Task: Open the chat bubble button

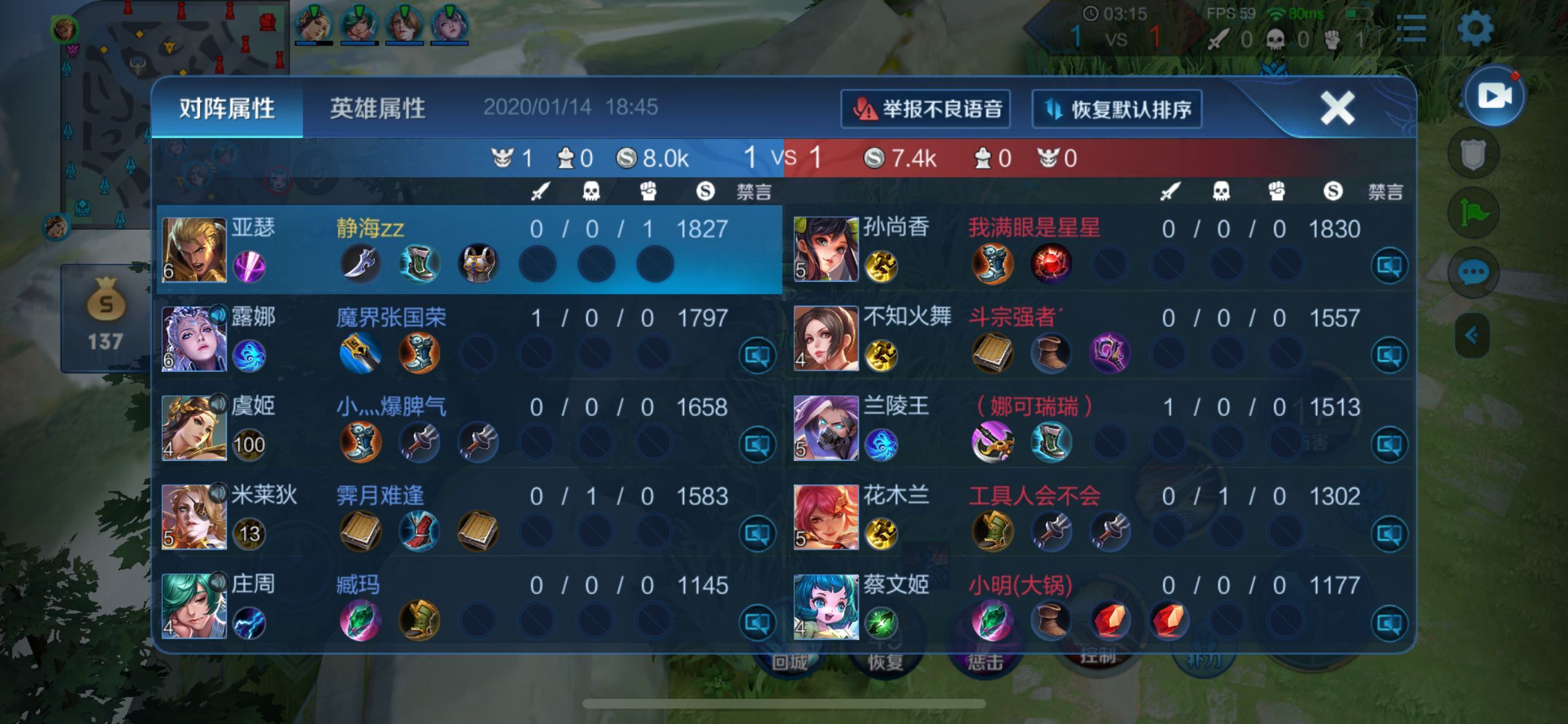Action: tap(1472, 272)
